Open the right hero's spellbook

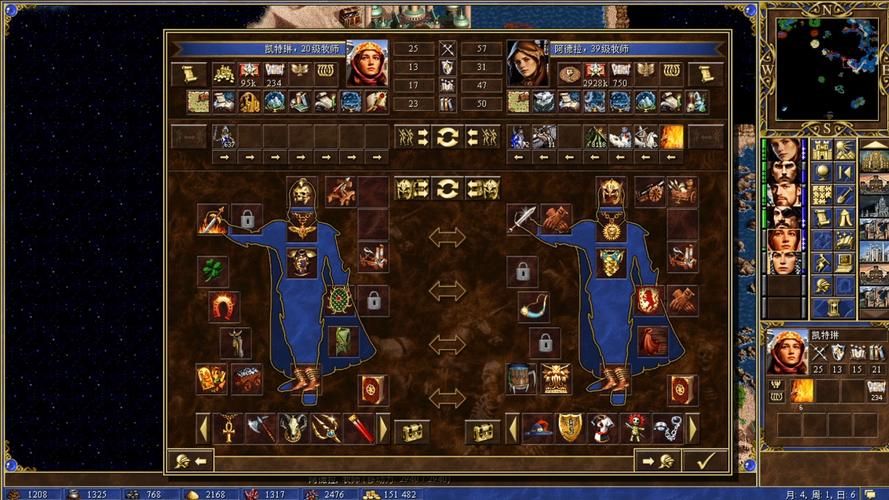[683, 388]
